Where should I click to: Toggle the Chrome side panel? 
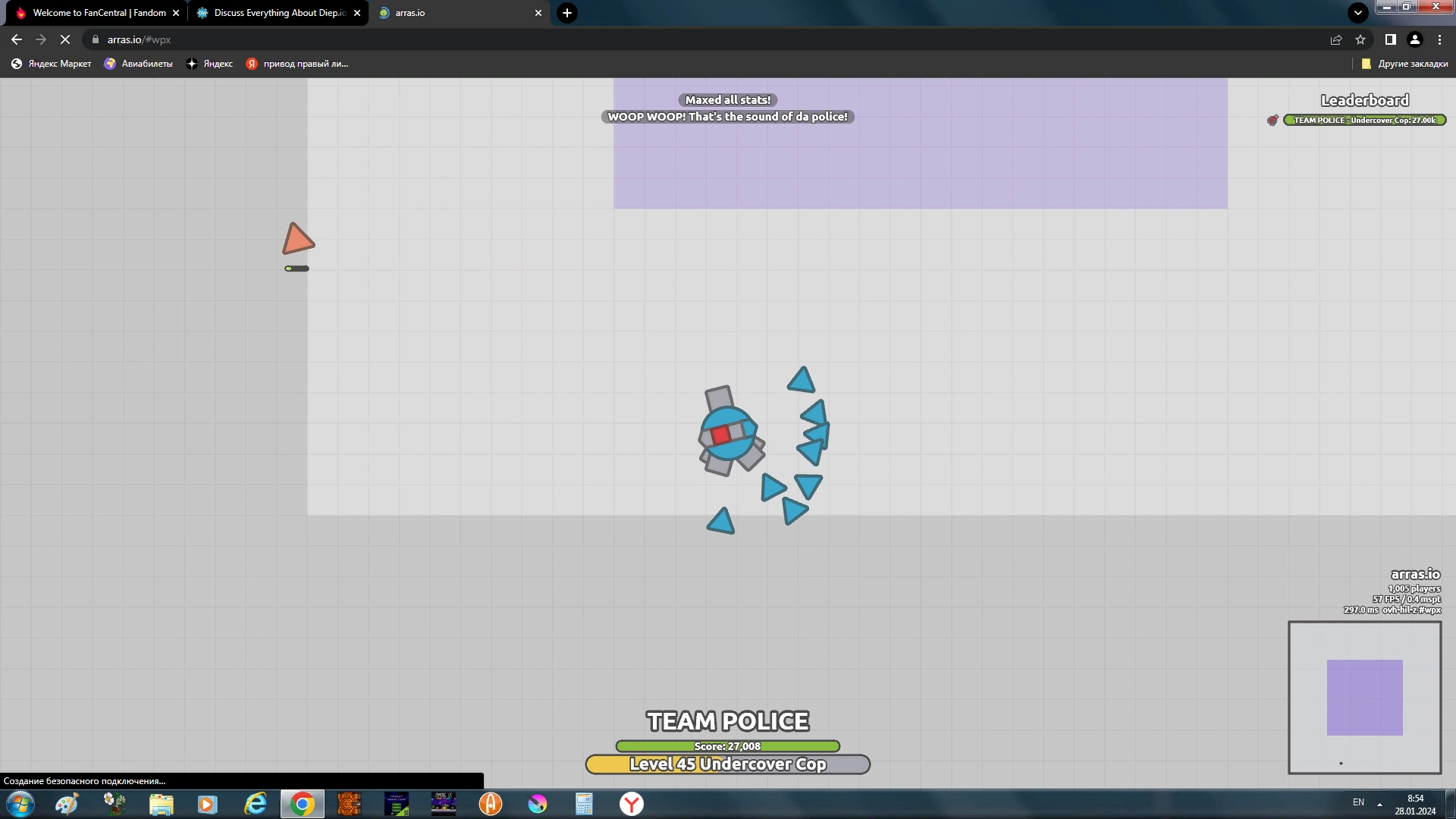1390,39
